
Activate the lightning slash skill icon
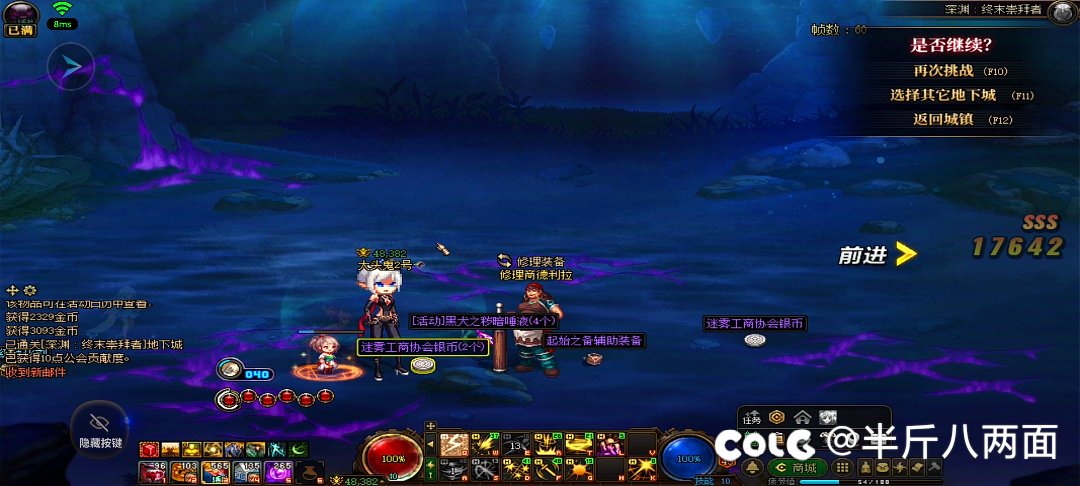(x=453, y=444)
